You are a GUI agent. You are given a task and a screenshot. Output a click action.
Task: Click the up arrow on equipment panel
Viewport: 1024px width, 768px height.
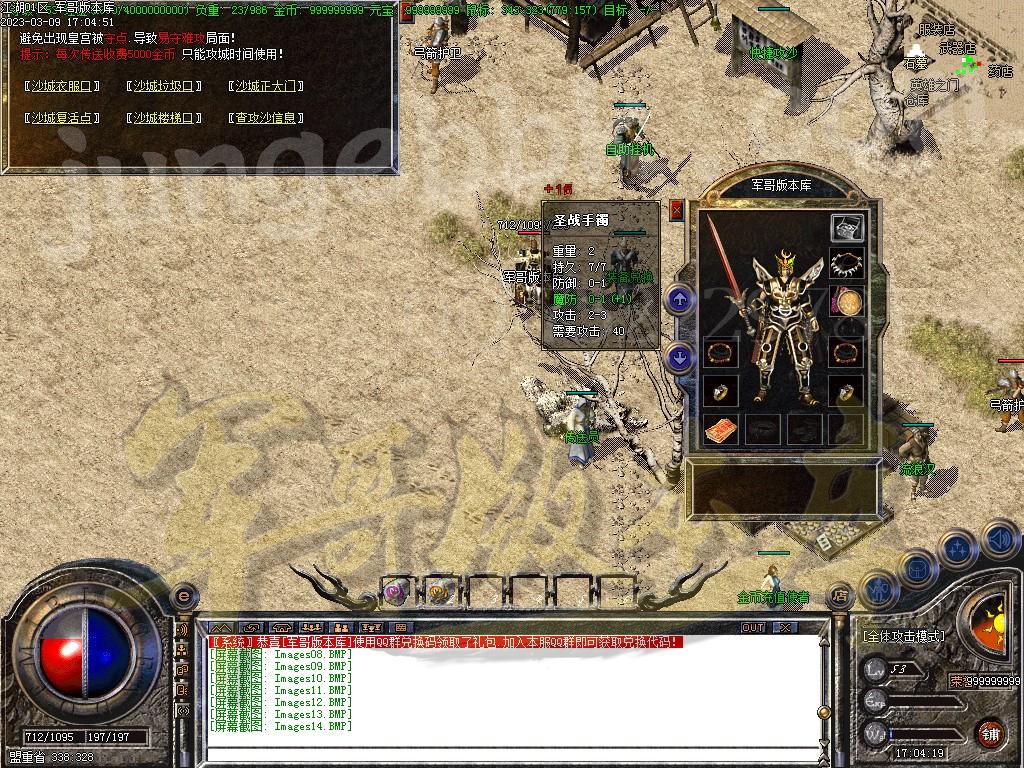pos(680,299)
